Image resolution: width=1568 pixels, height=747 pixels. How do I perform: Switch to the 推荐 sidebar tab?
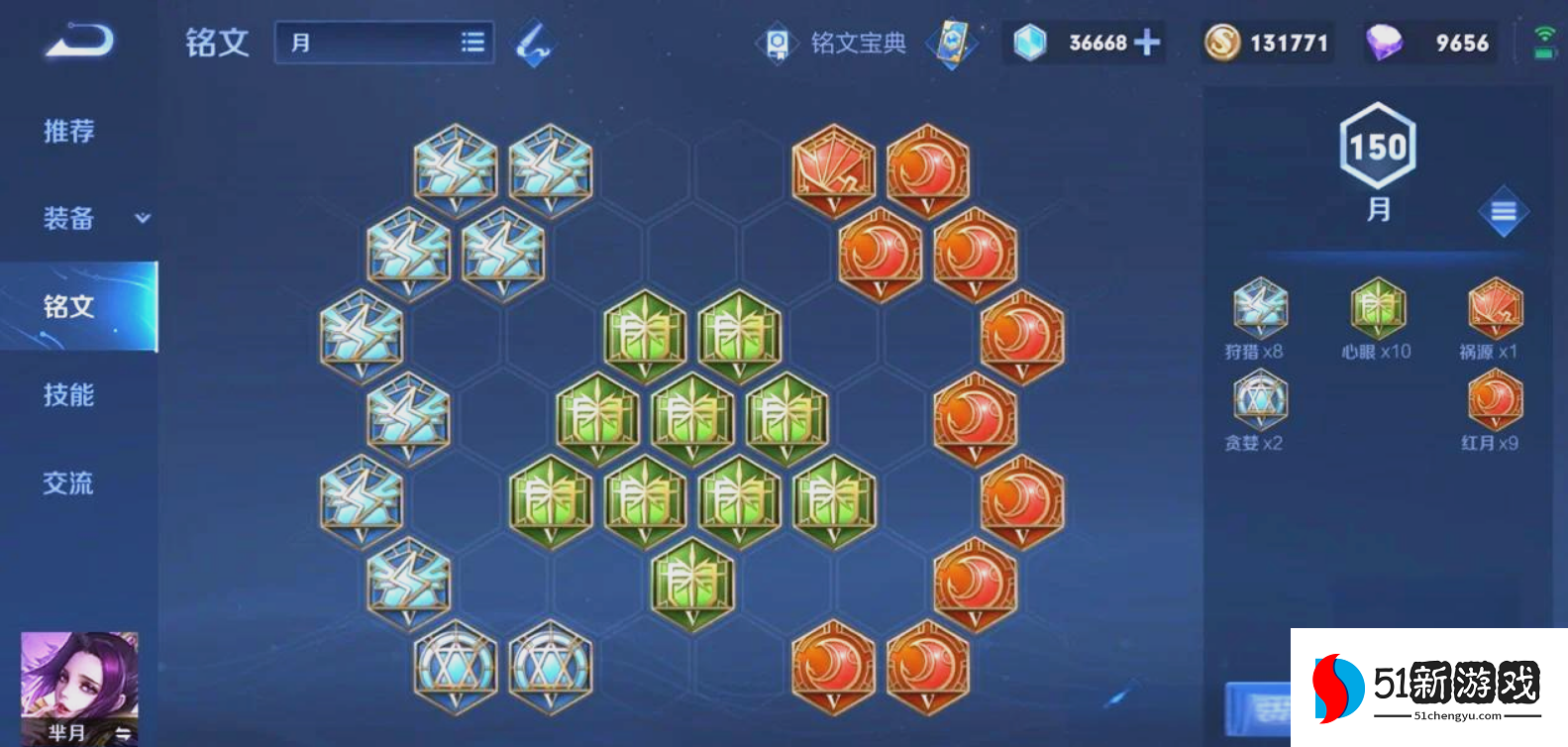pos(67,130)
